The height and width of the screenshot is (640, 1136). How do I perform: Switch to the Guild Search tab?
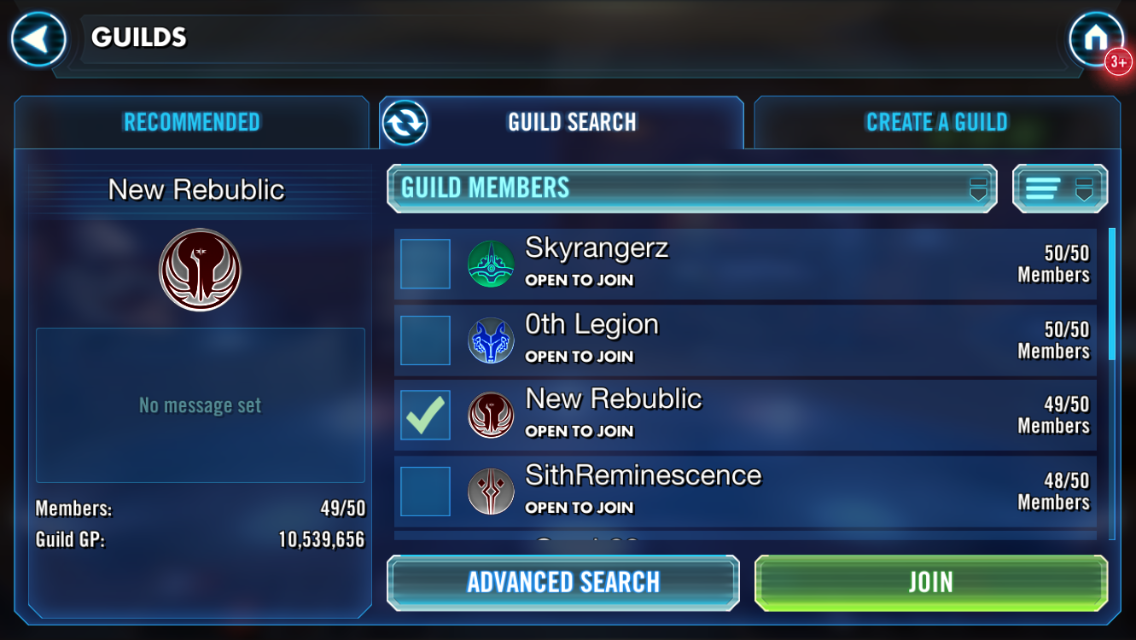coord(572,123)
